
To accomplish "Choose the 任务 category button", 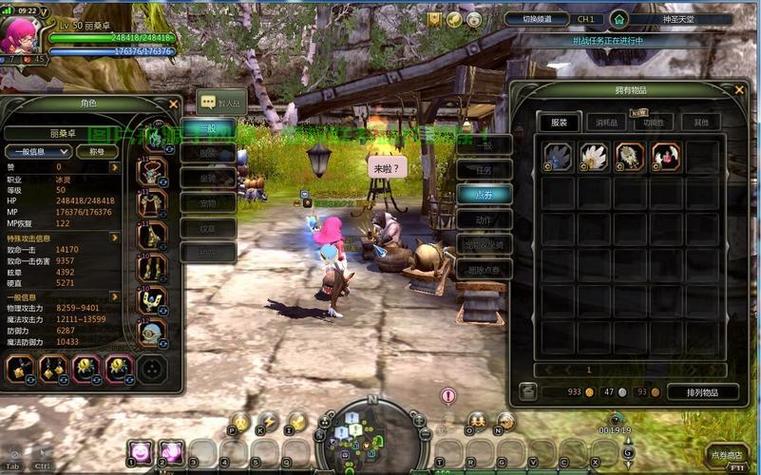I will (485, 169).
